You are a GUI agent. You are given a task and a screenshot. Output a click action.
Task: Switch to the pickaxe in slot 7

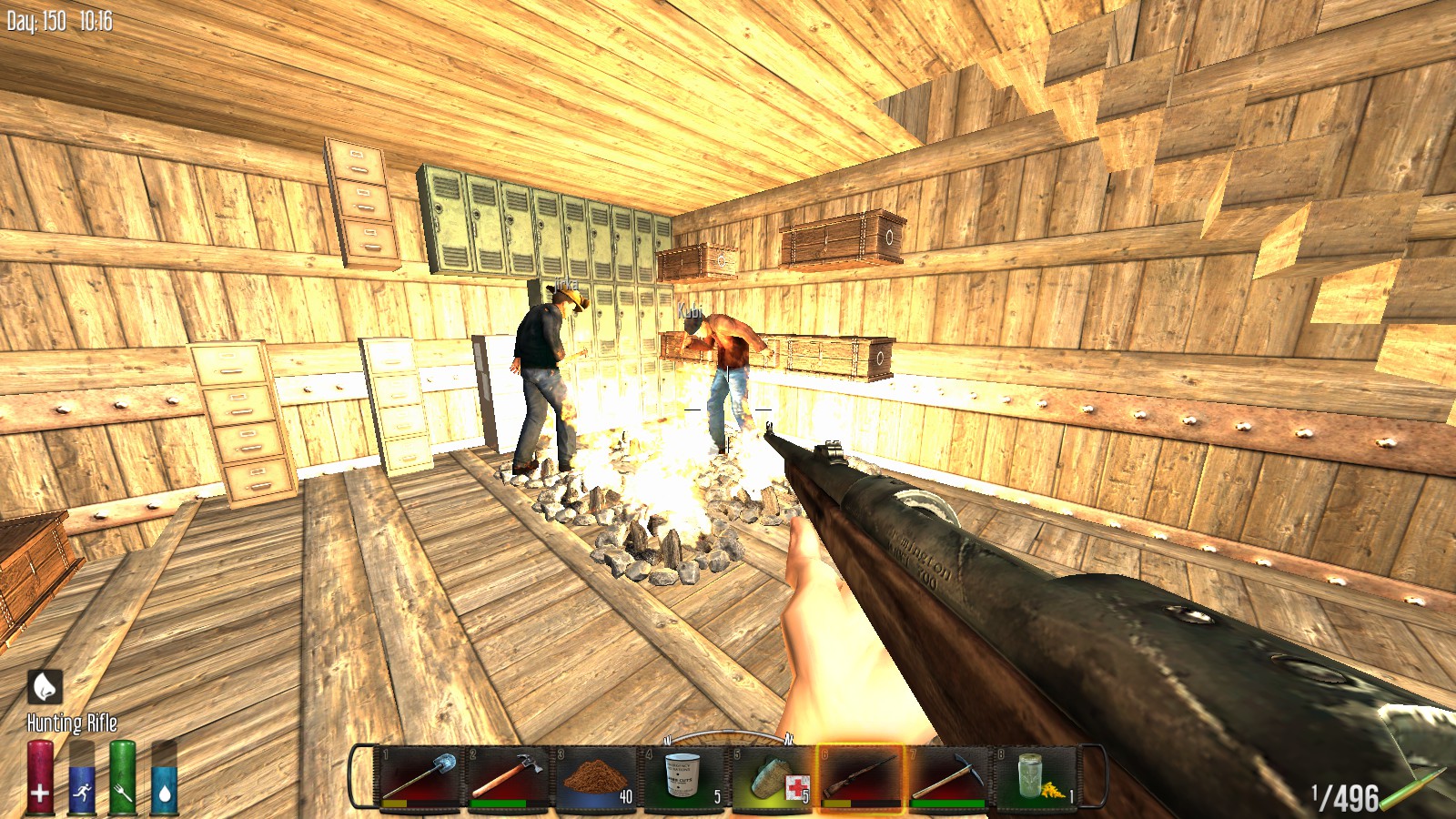click(949, 776)
